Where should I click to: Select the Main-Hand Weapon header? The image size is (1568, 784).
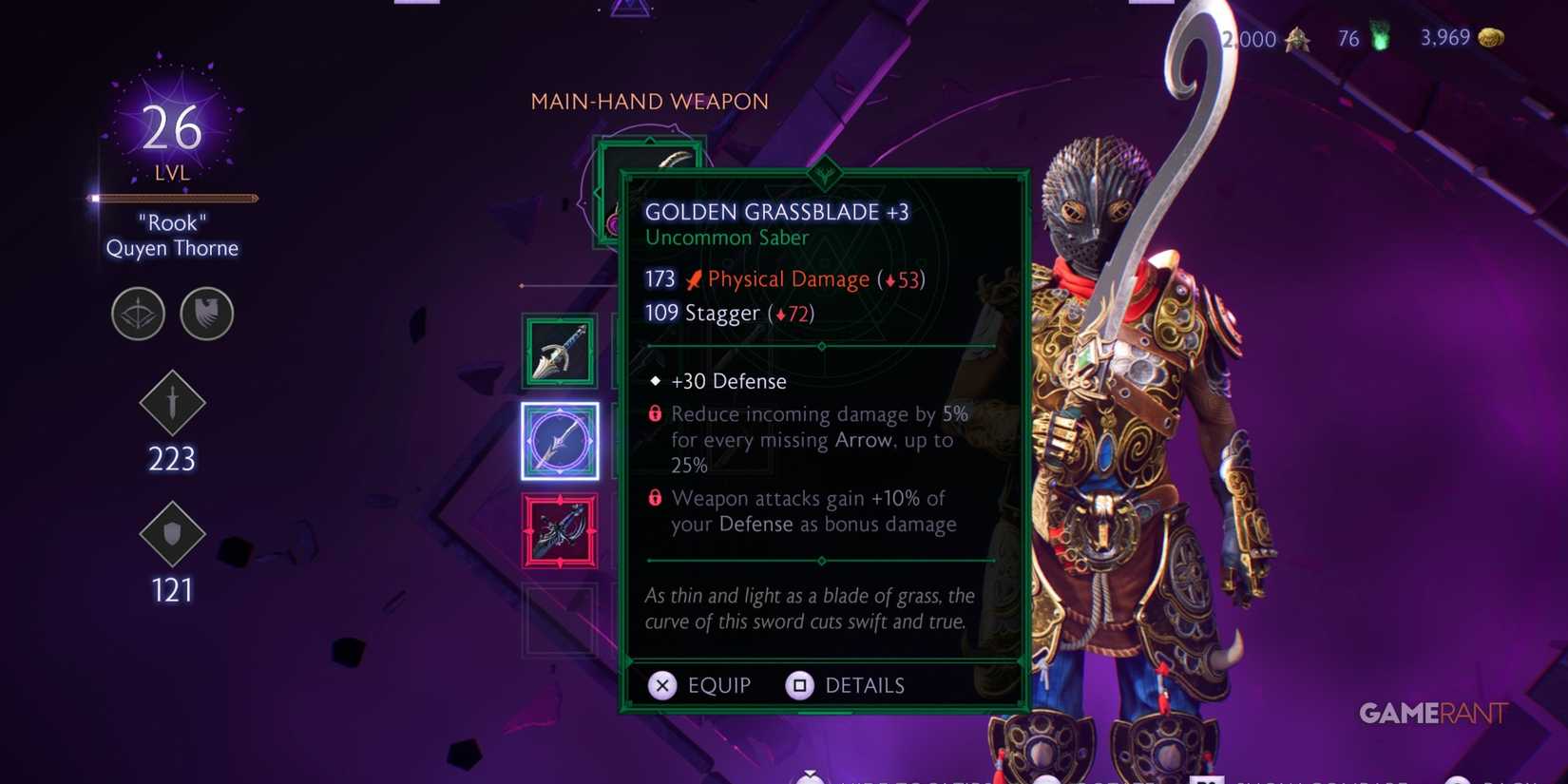tap(649, 101)
